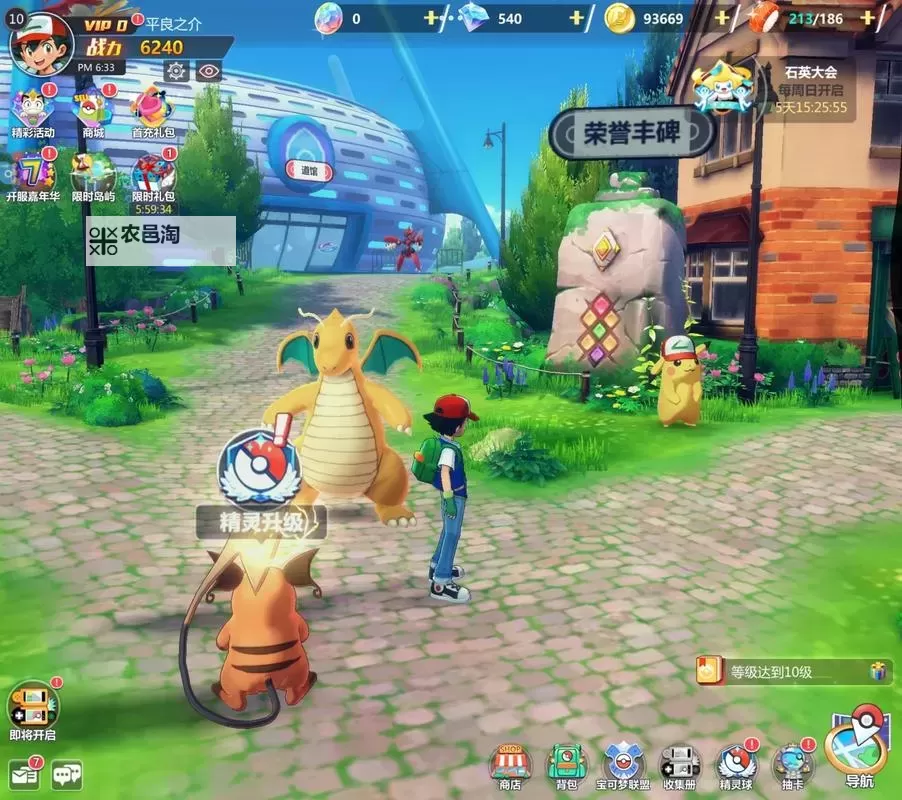Add more diamonds with the plus button

[x=576, y=18]
